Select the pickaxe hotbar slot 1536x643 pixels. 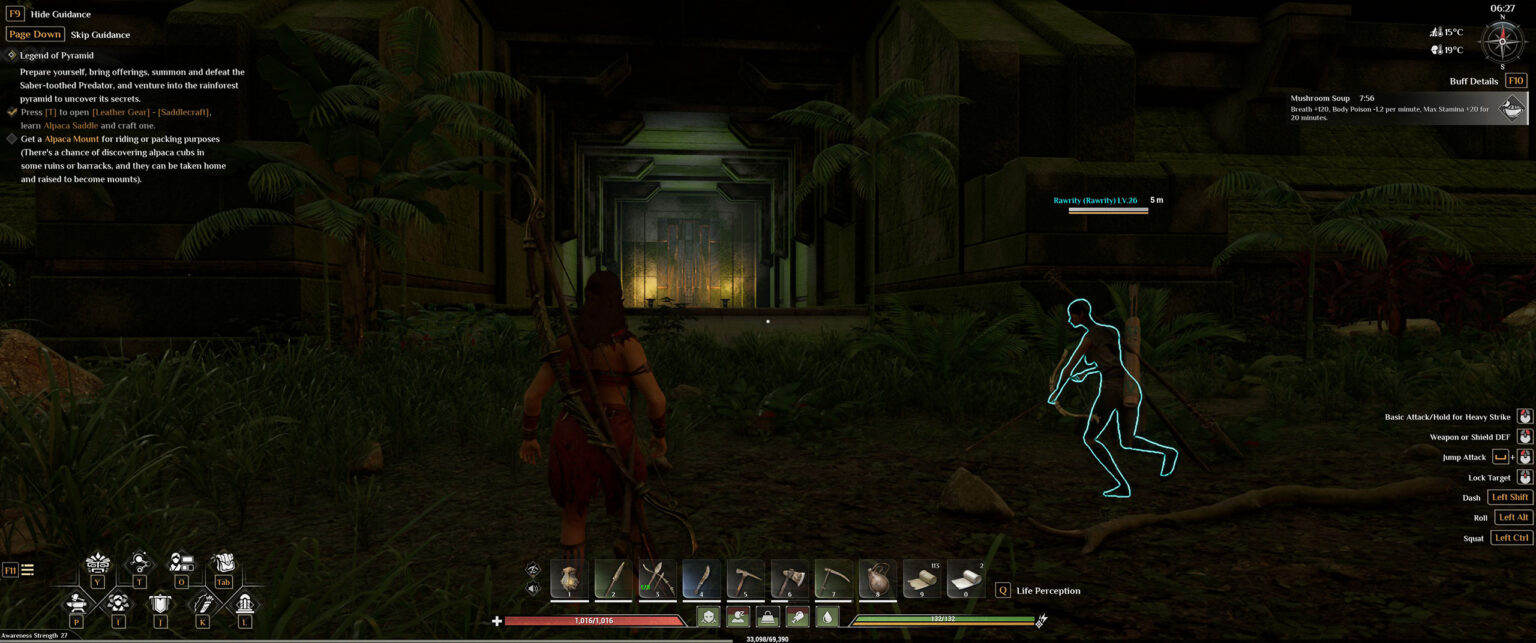(x=745, y=579)
